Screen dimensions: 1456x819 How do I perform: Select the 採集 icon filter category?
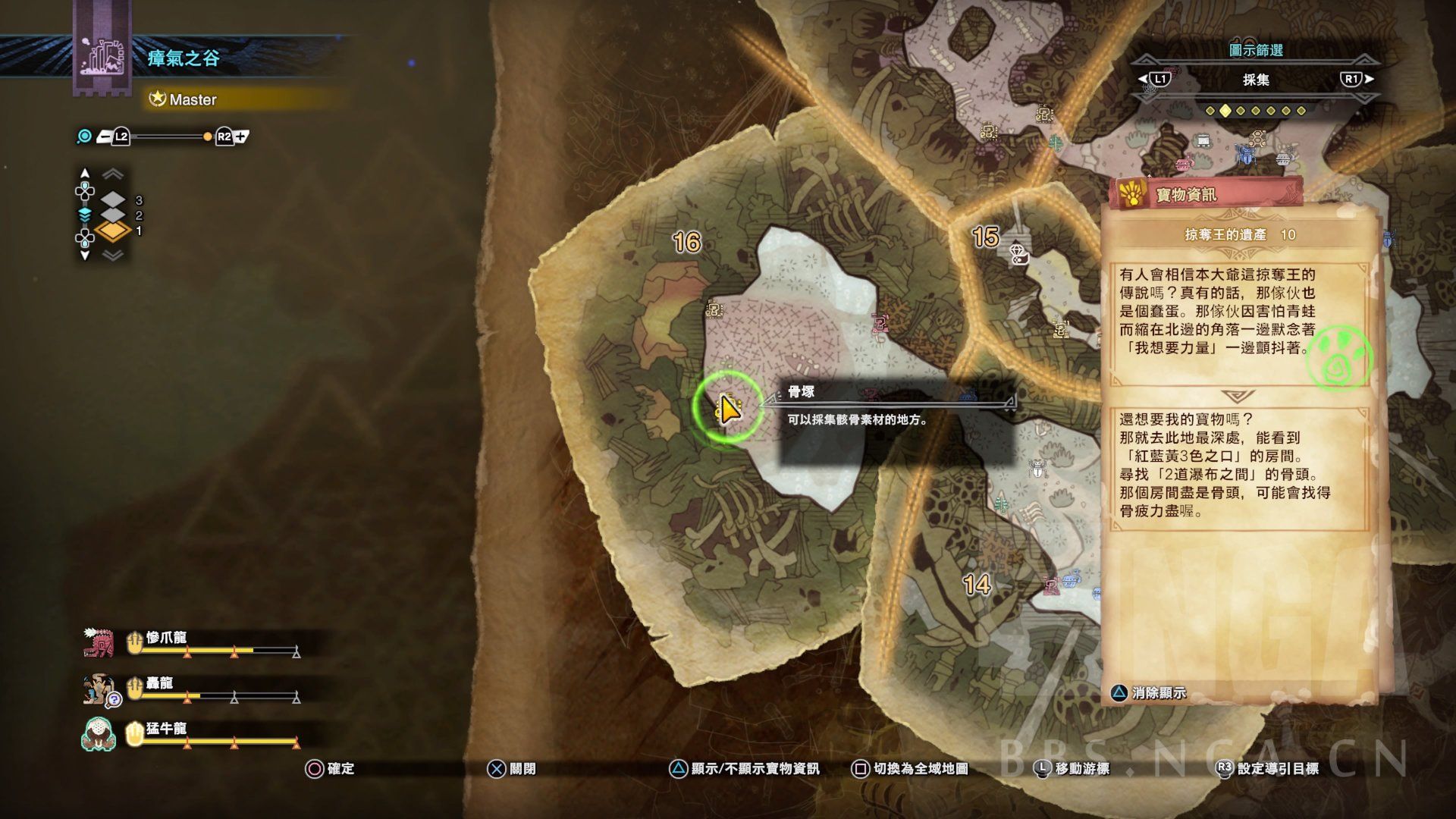coord(1255,80)
